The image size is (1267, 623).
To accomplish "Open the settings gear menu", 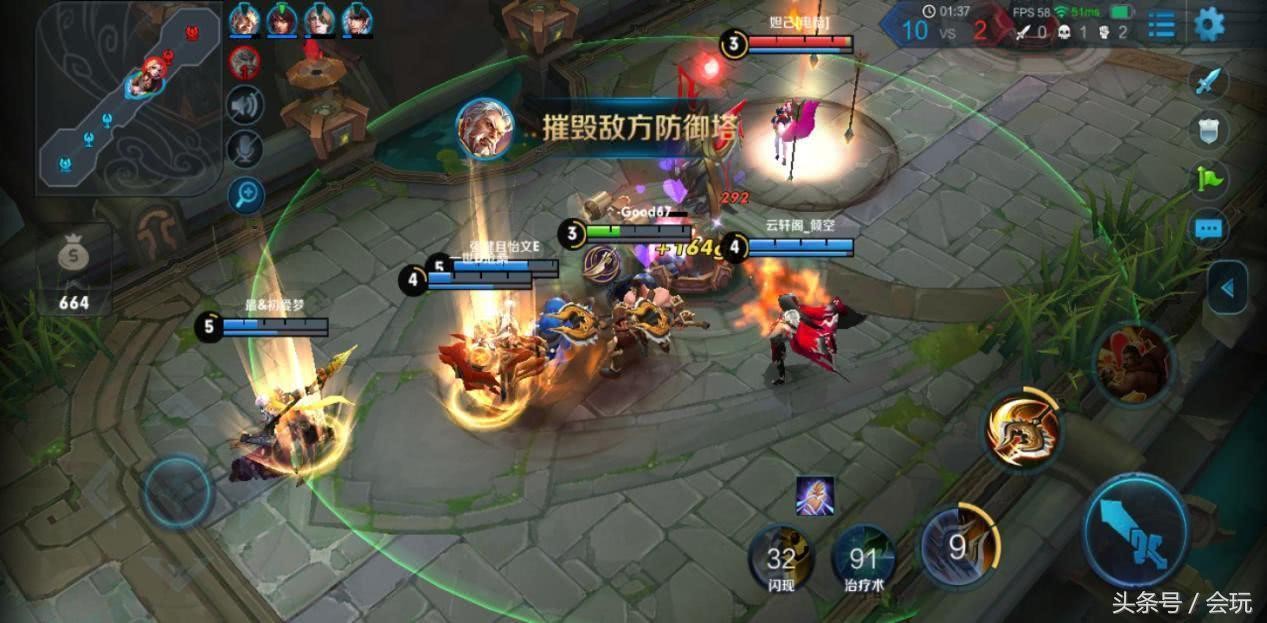I will [x=1209, y=24].
